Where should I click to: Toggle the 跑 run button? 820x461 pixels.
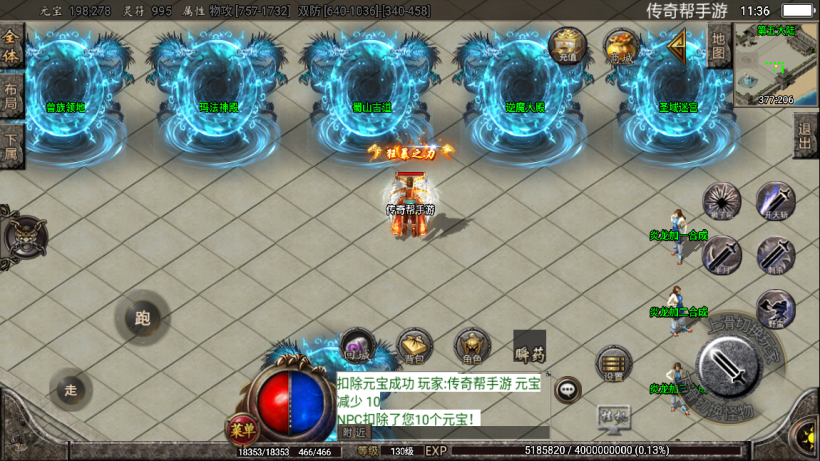click(142, 319)
